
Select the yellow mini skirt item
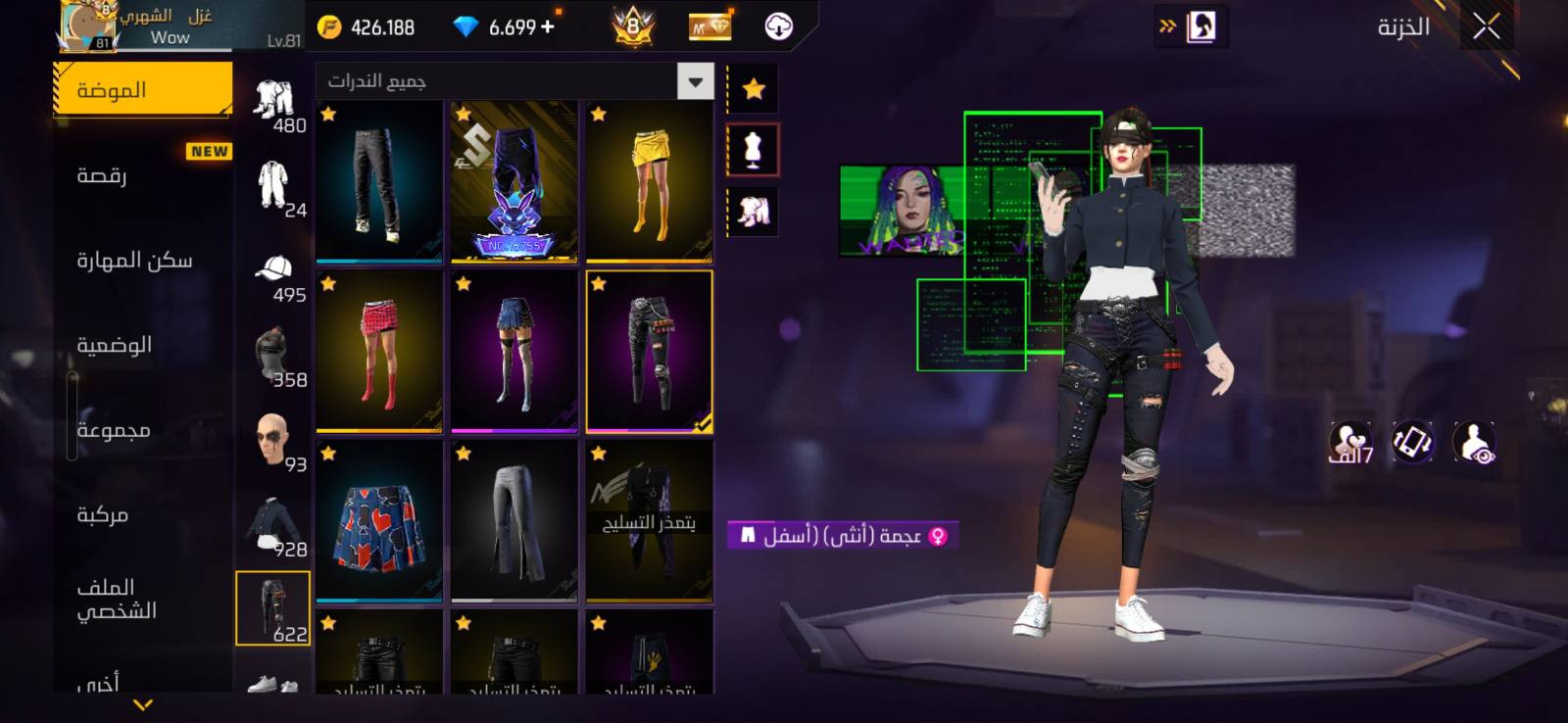click(649, 182)
